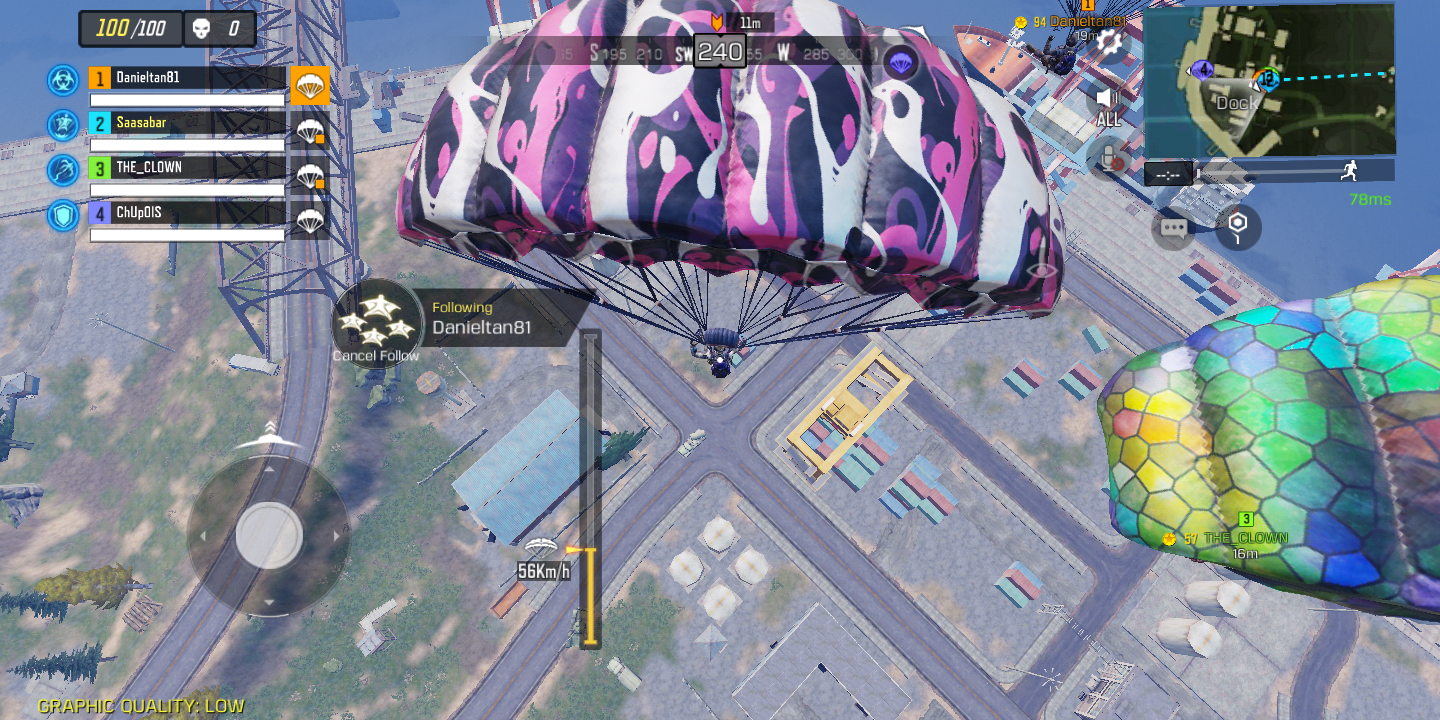This screenshot has height=720, width=1440.
Task: Click the purple parachute icon beside the compass
Action: [902, 62]
